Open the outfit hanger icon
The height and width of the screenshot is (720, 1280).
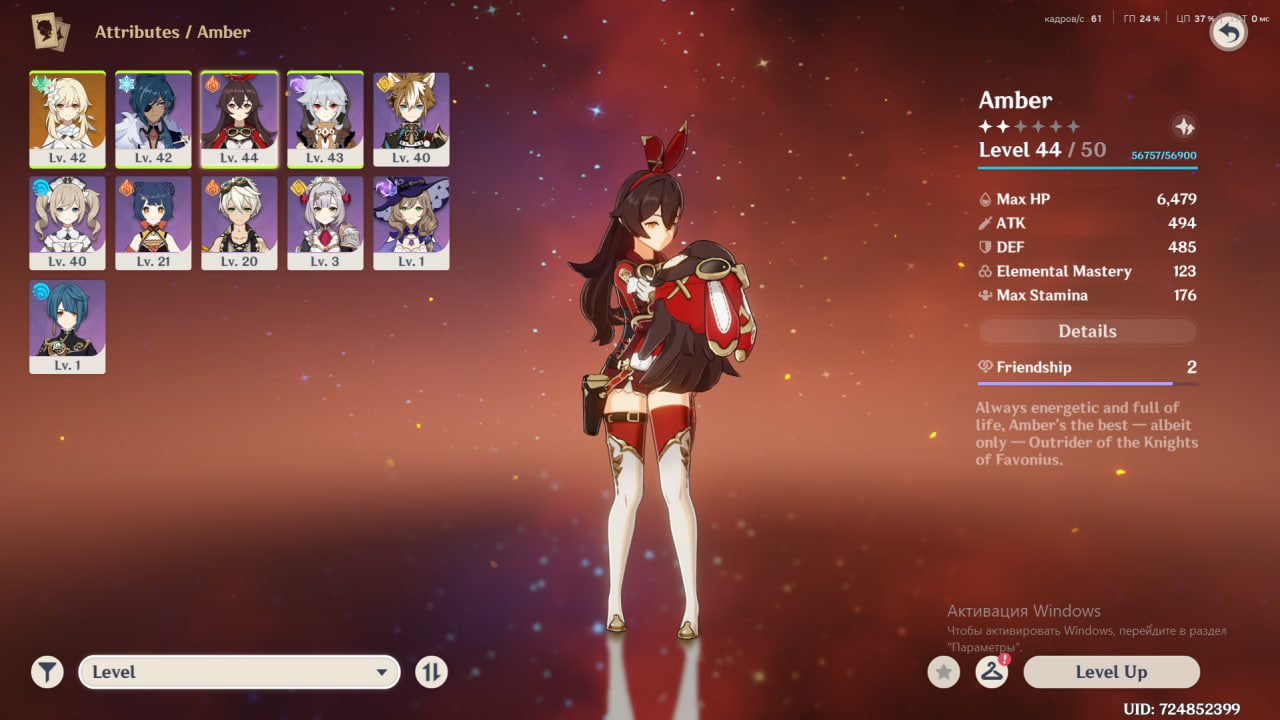(991, 672)
